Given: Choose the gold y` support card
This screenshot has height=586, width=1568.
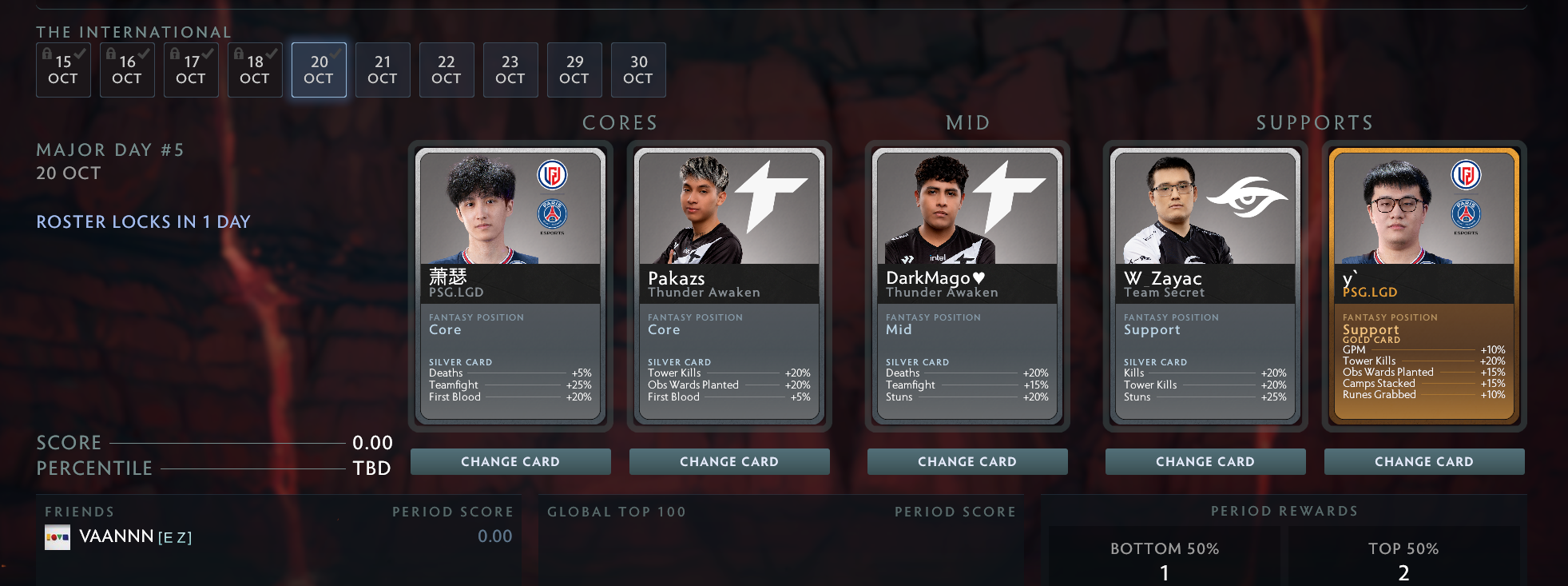Looking at the screenshot, I should (x=1424, y=285).
